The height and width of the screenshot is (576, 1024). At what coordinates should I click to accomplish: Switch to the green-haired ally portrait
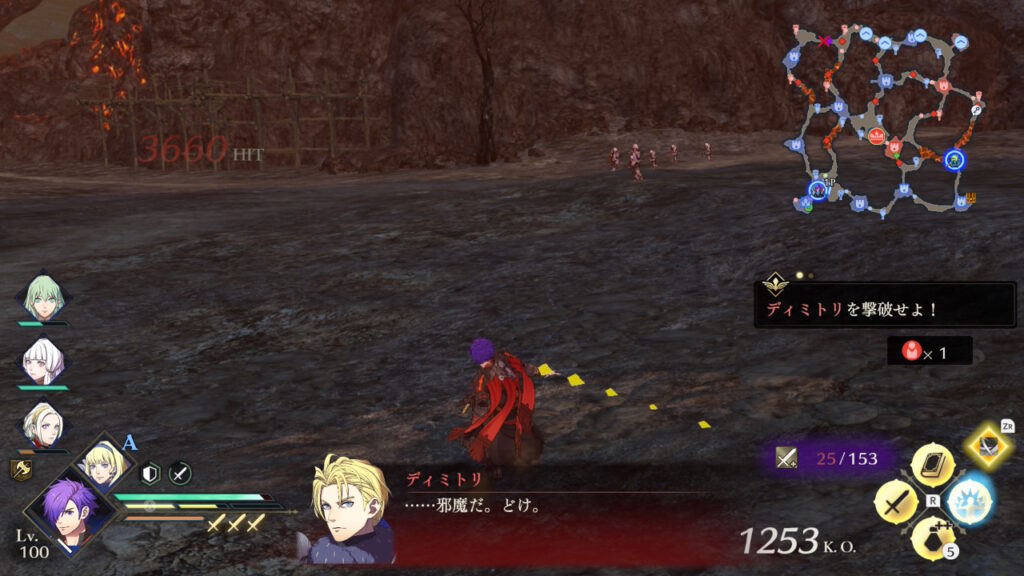(x=42, y=298)
